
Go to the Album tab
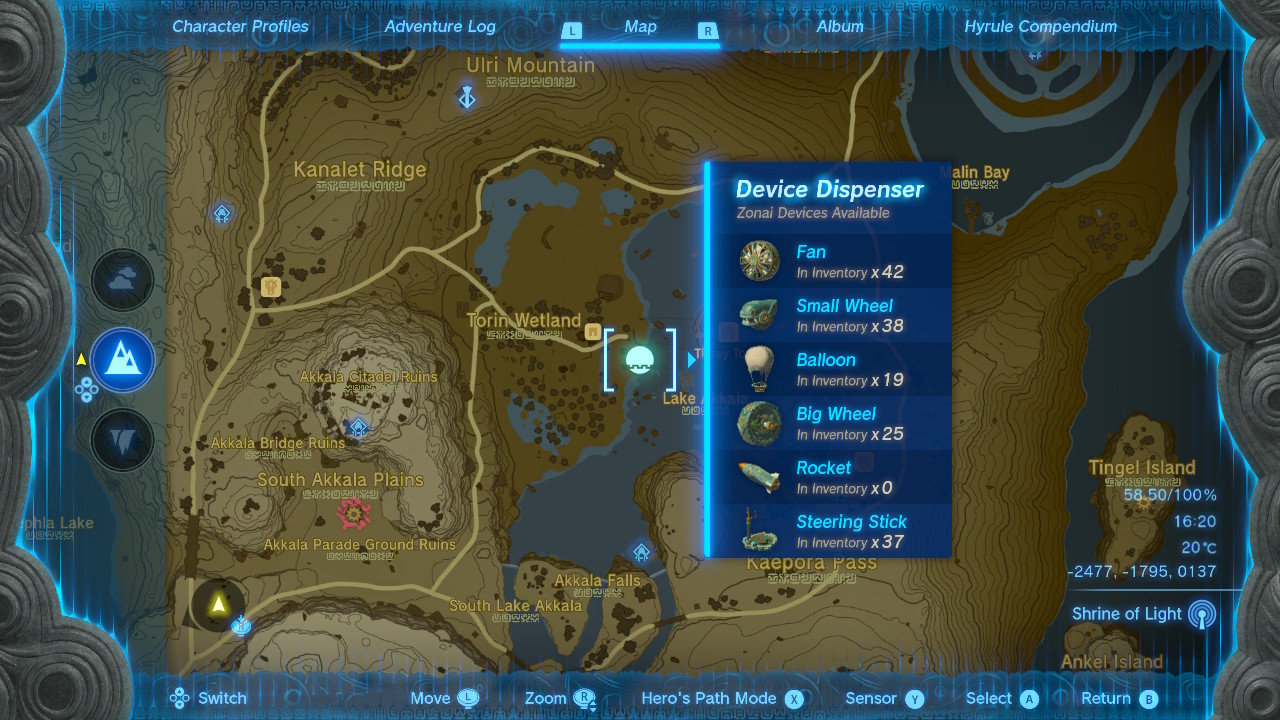840,27
